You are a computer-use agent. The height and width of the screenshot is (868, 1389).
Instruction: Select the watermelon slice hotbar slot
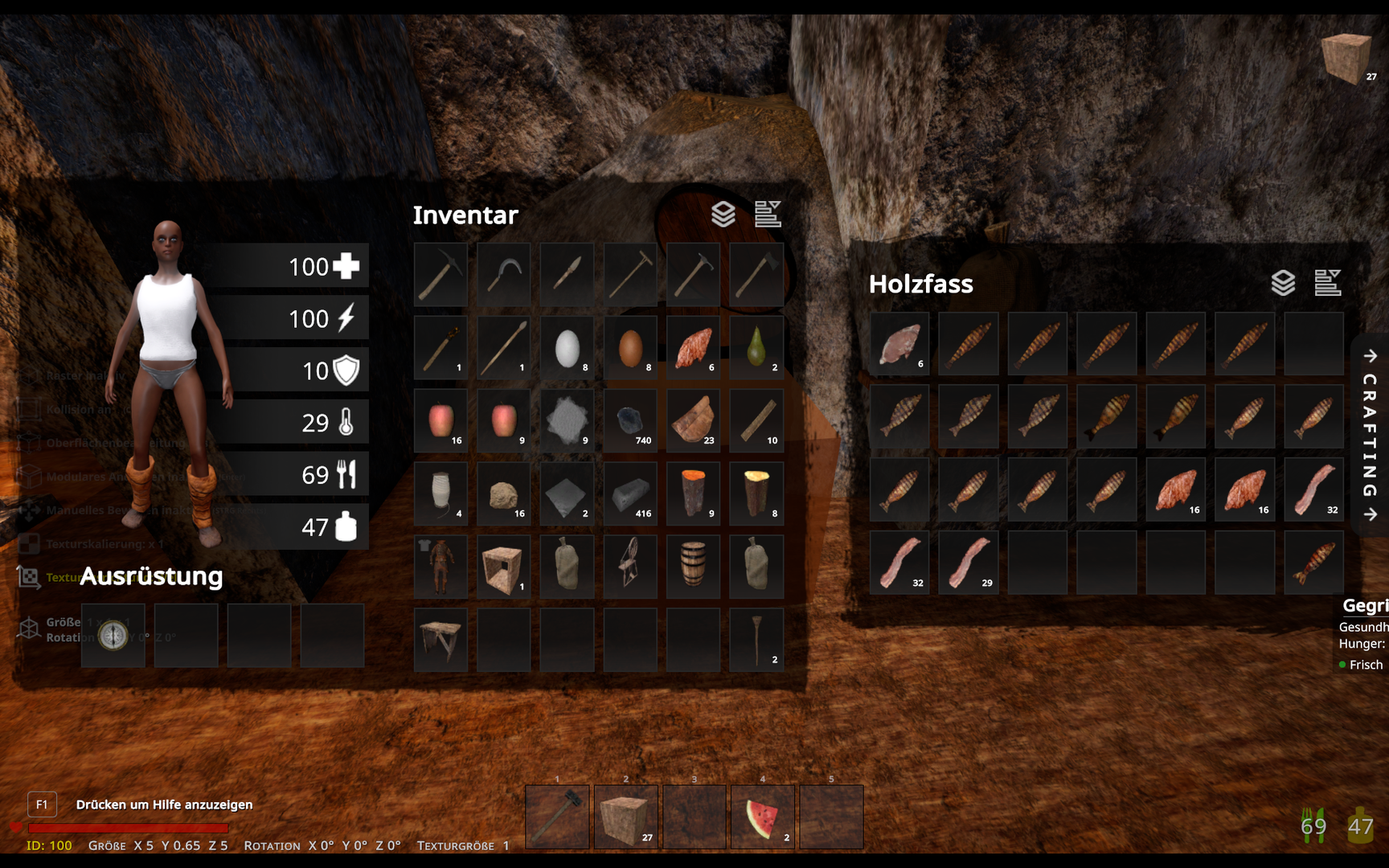coord(762,817)
